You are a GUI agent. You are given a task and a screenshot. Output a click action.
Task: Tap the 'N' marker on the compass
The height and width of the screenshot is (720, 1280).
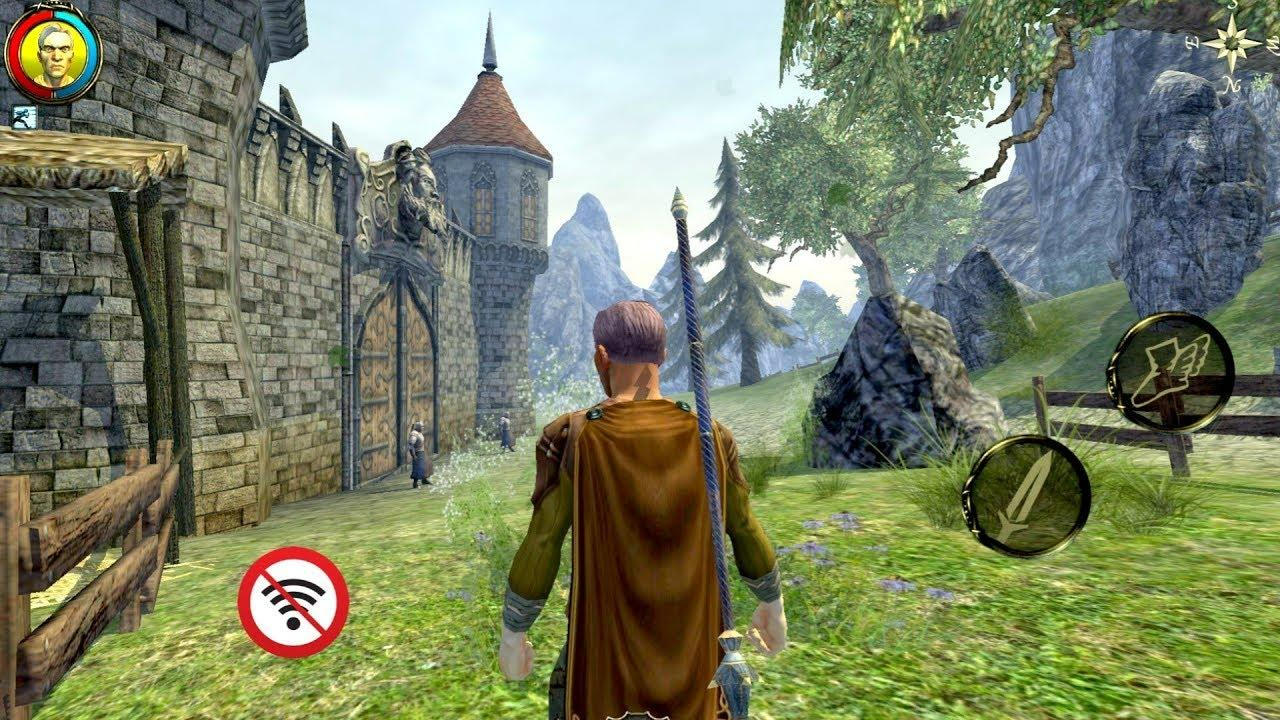coord(1232,83)
